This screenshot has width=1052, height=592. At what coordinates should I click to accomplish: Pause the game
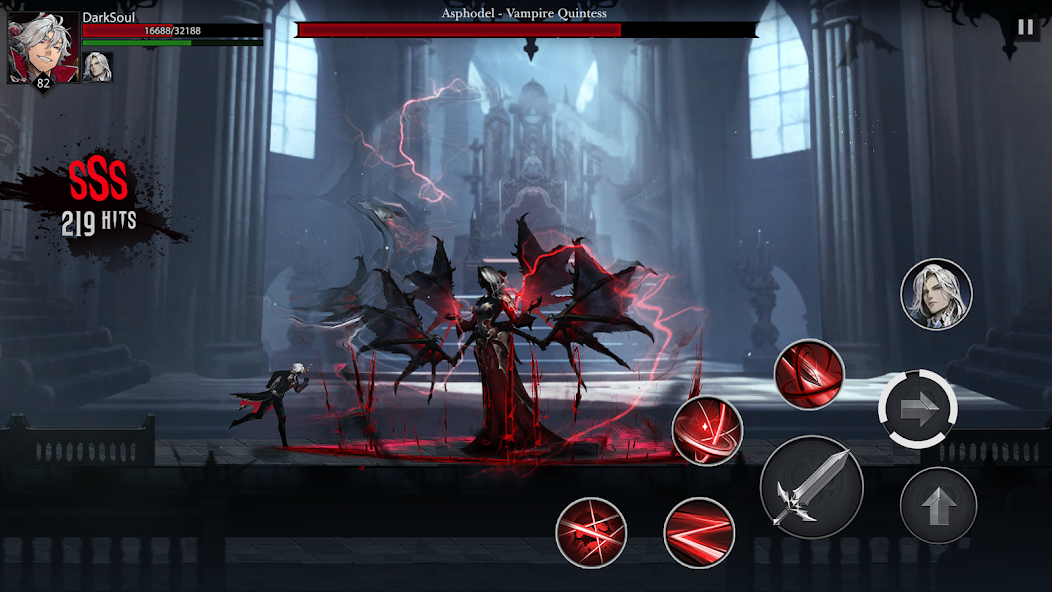[x=1025, y=27]
